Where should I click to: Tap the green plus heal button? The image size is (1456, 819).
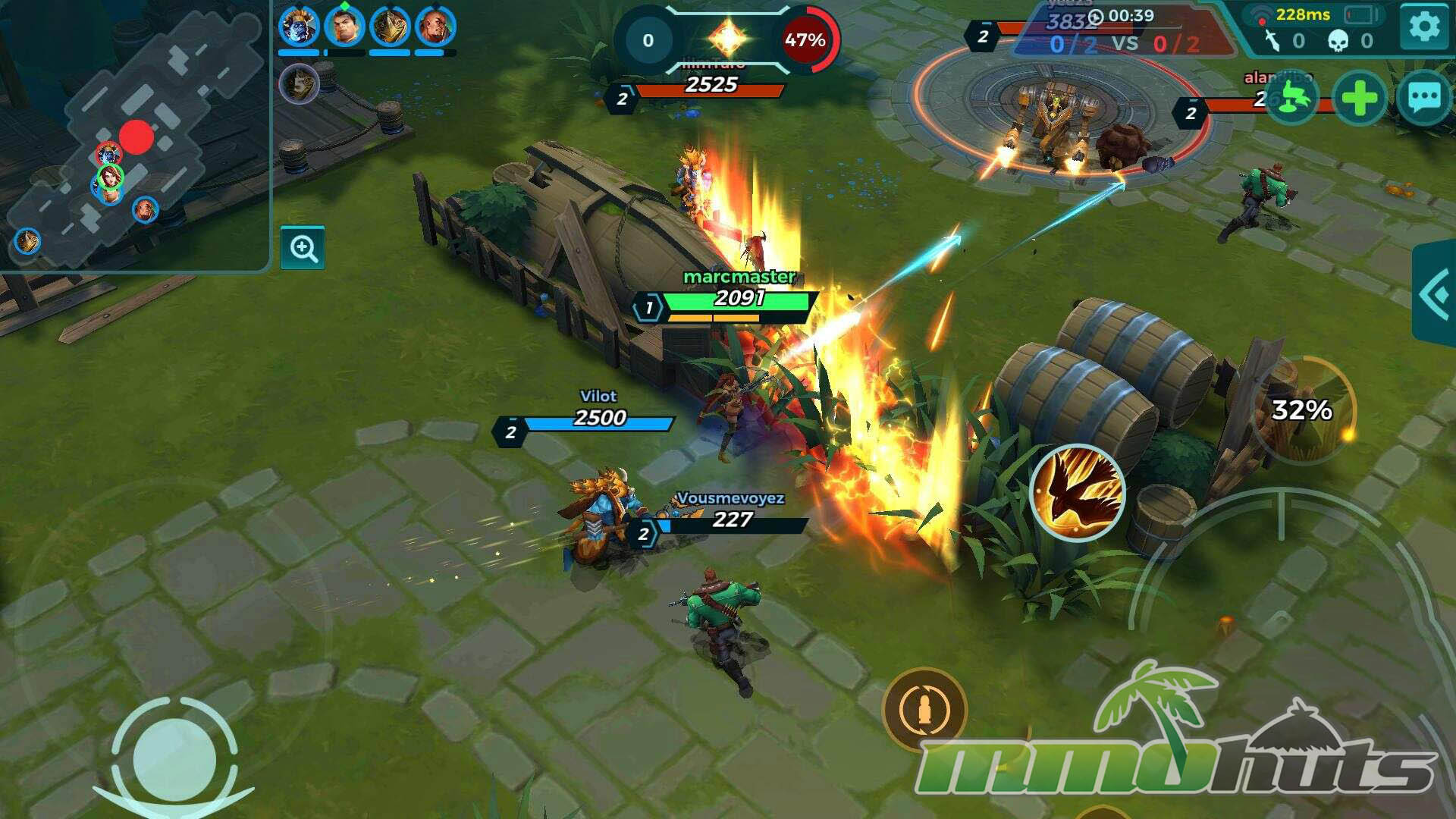click(x=1359, y=98)
